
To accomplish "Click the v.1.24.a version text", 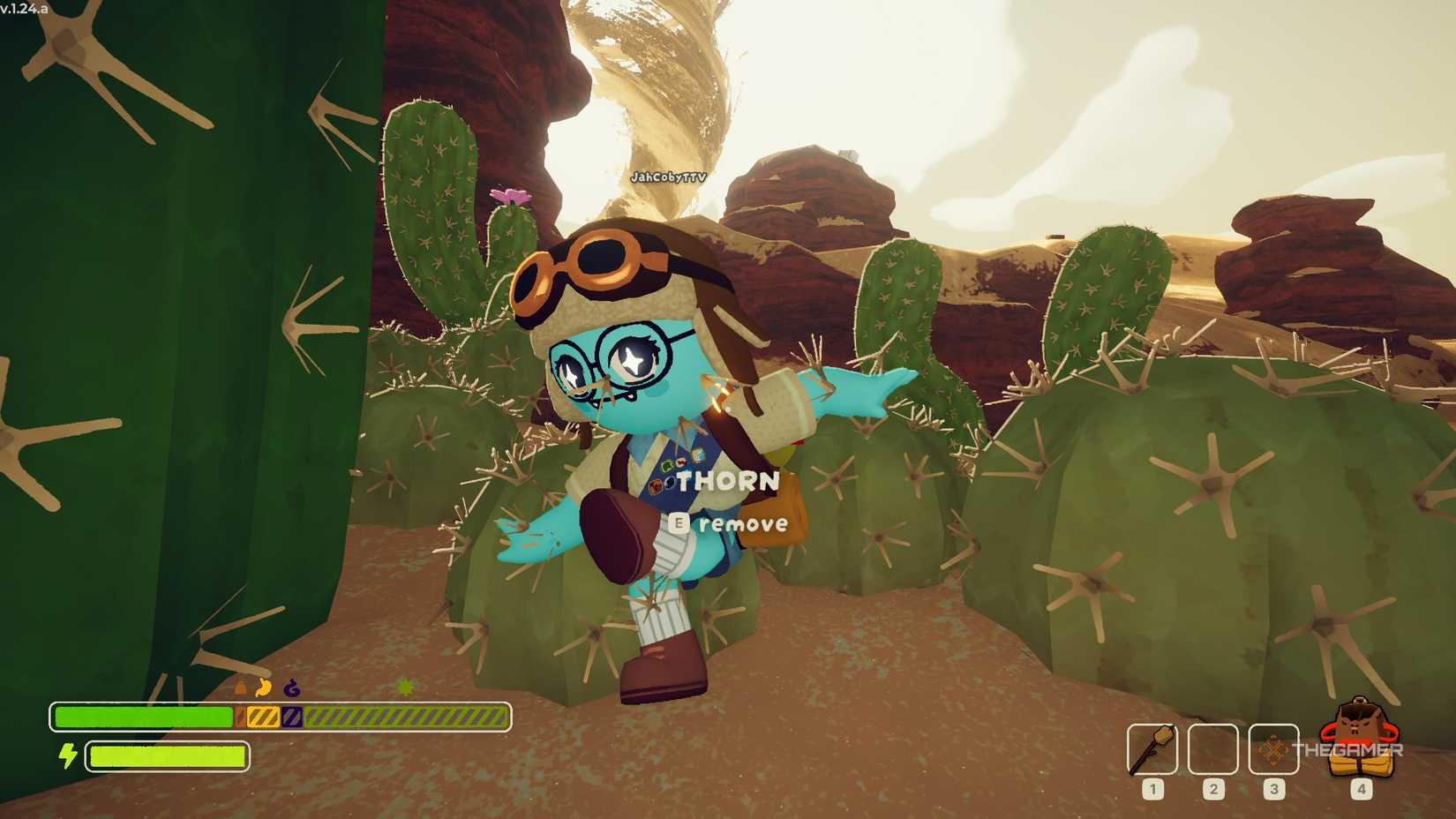I will click(x=26, y=7).
